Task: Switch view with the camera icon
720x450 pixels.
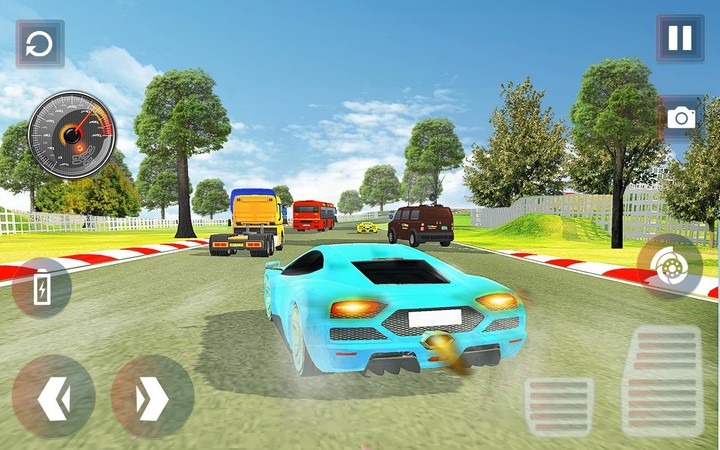Action: coord(681,117)
